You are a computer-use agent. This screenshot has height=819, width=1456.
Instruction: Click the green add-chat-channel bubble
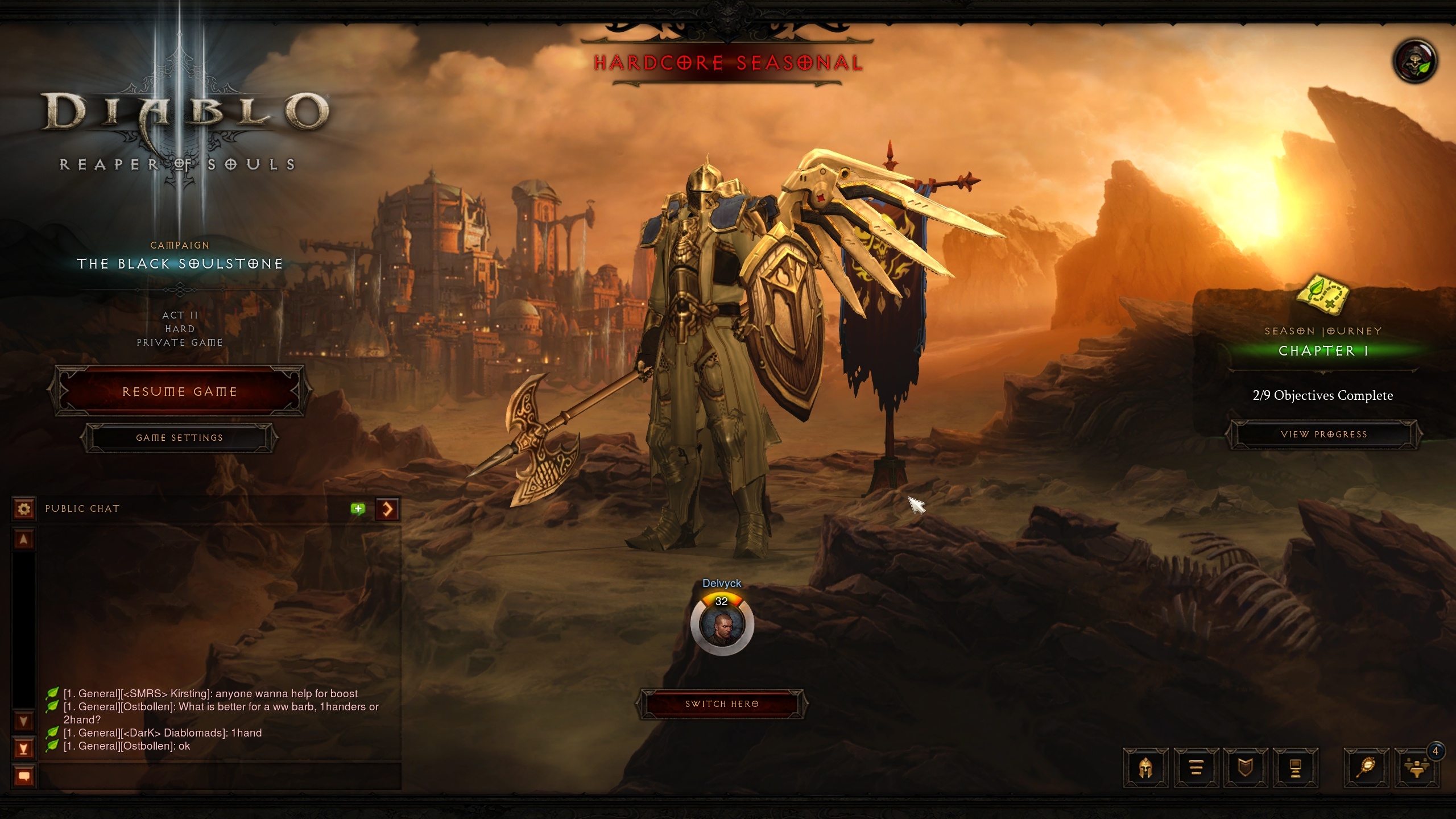tap(358, 508)
